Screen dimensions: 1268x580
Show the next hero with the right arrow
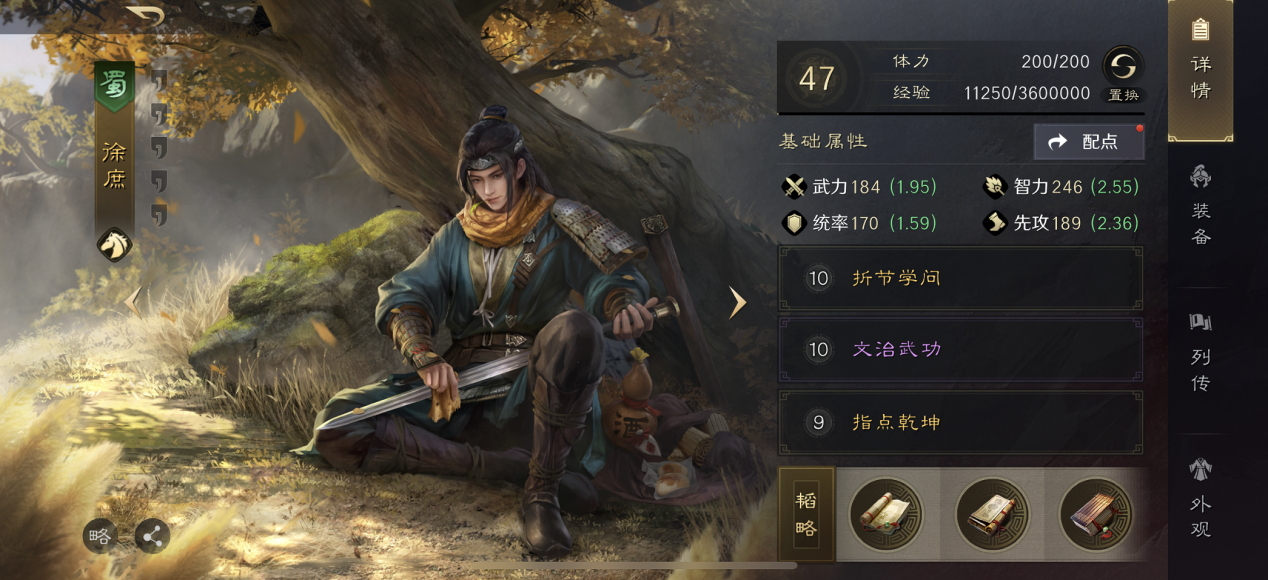tap(738, 302)
